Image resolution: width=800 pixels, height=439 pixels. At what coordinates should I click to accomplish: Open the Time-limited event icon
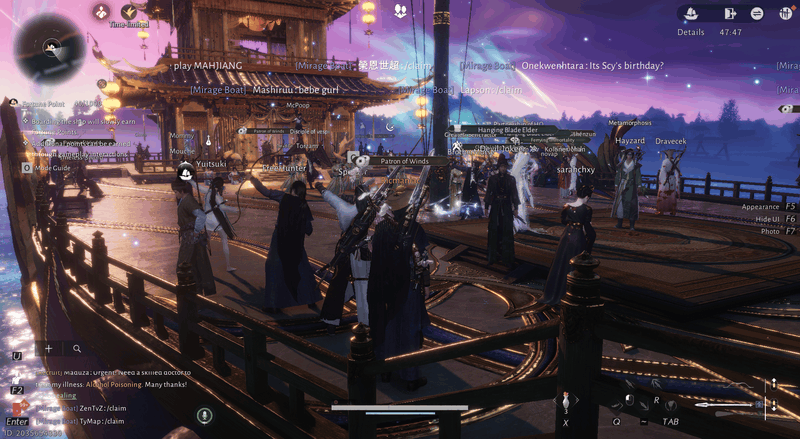pyautogui.click(x=129, y=13)
